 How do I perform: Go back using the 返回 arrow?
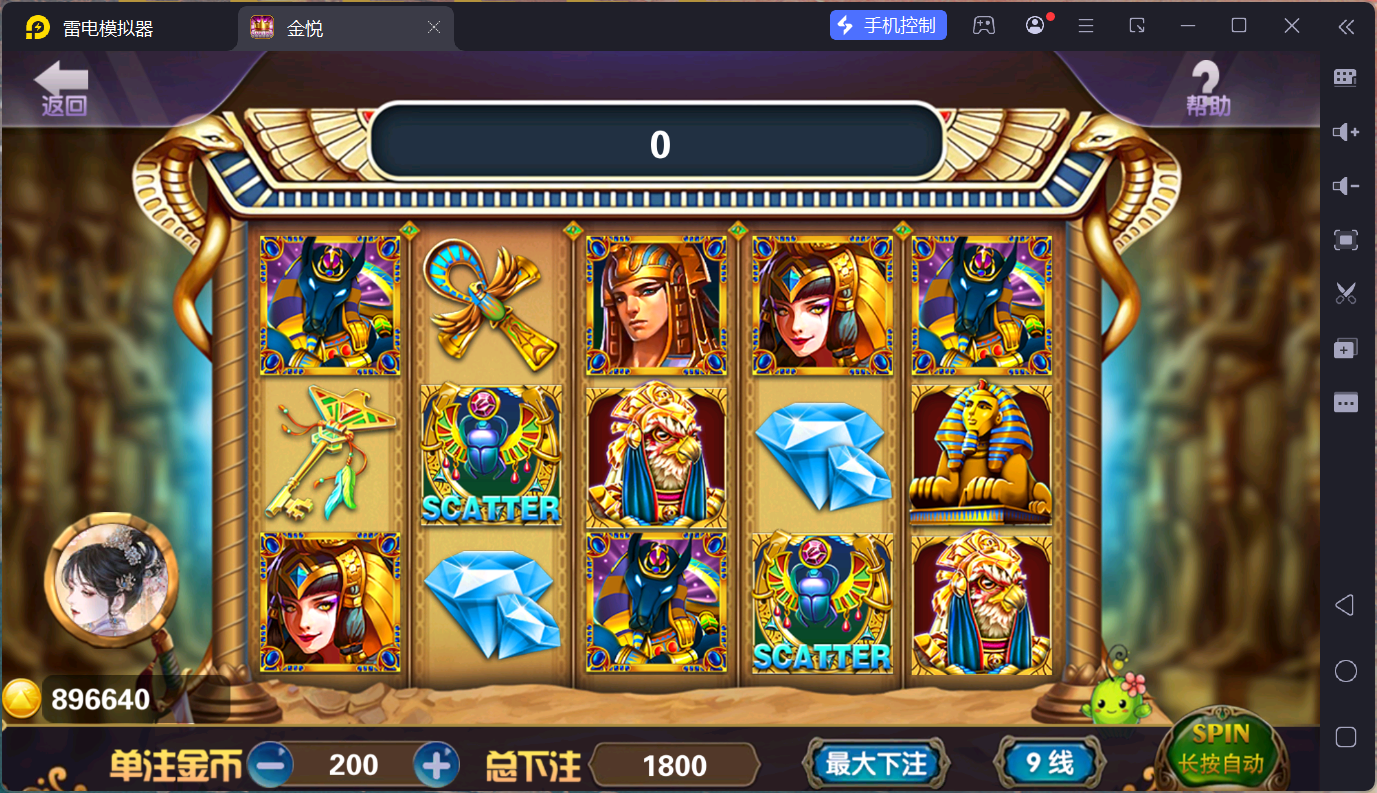[x=63, y=90]
